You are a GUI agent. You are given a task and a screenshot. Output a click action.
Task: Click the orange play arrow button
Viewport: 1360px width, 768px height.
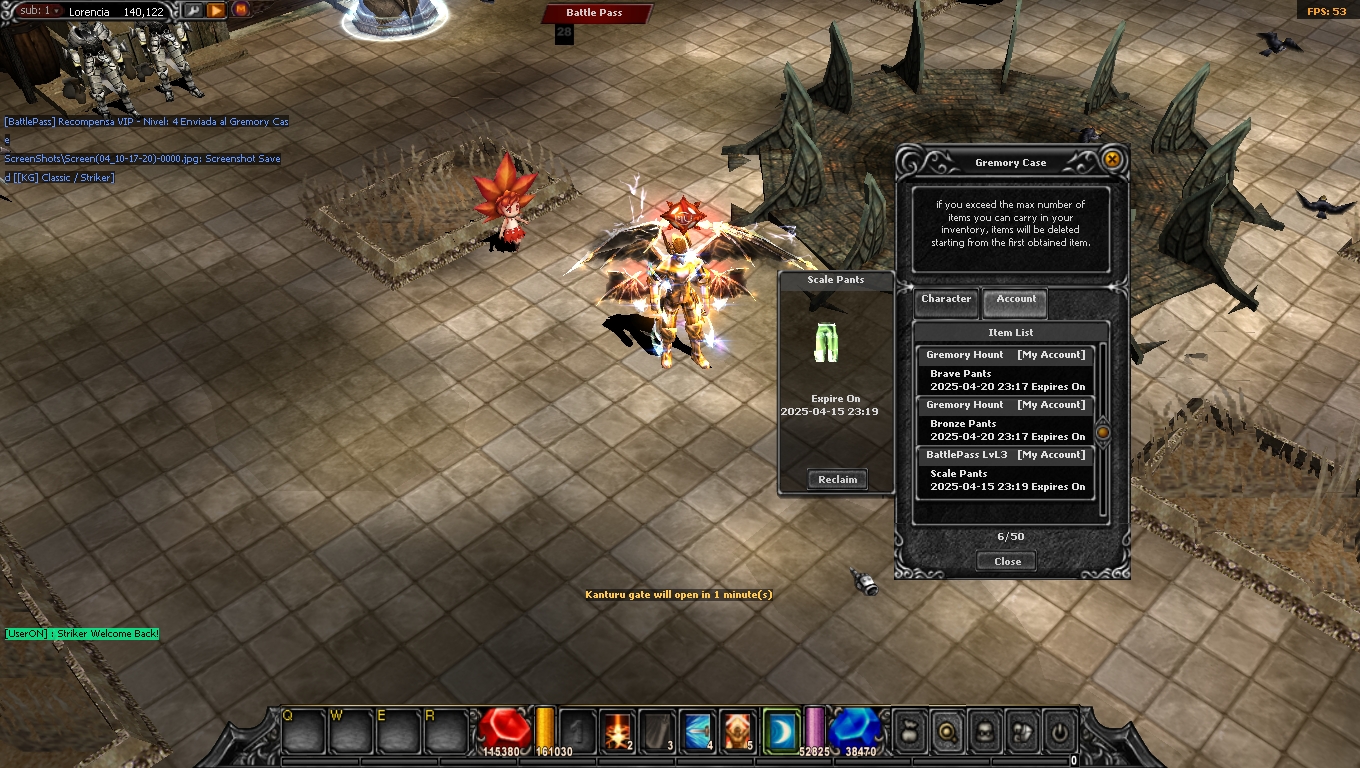[216, 11]
